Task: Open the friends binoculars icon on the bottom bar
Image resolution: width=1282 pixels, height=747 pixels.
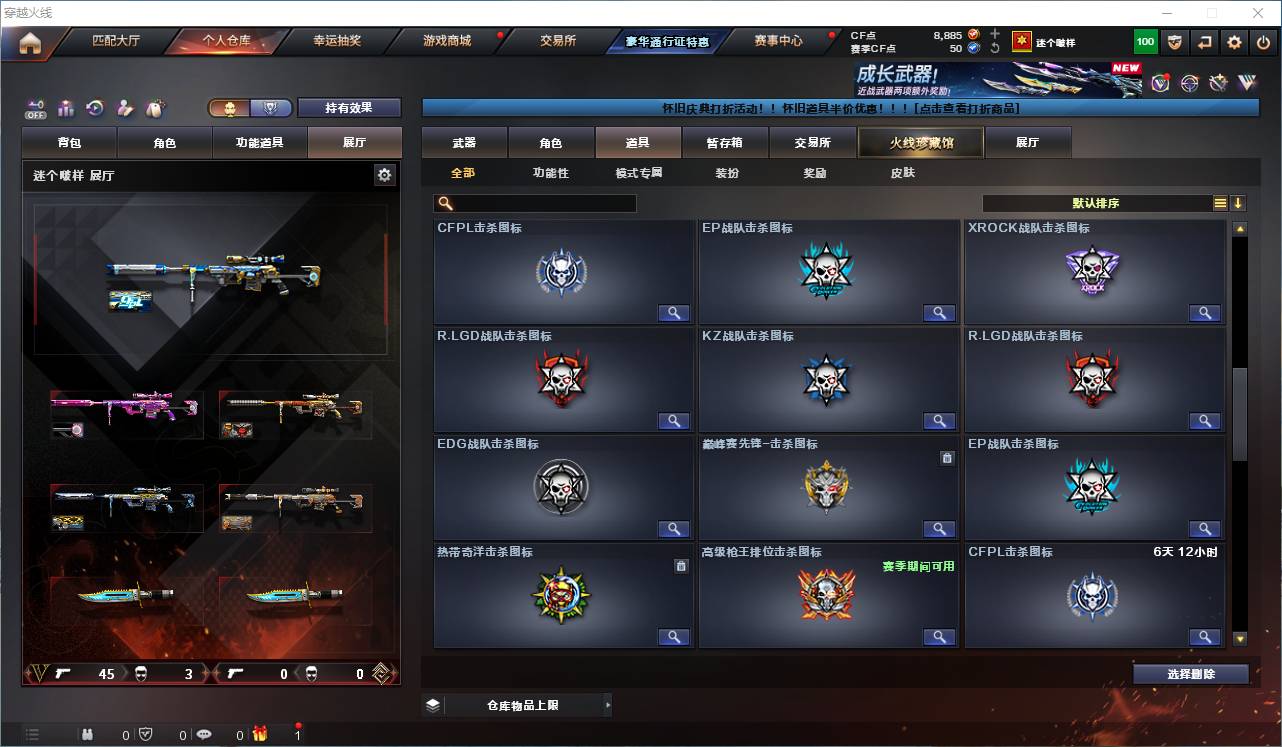Action: [x=88, y=733]
